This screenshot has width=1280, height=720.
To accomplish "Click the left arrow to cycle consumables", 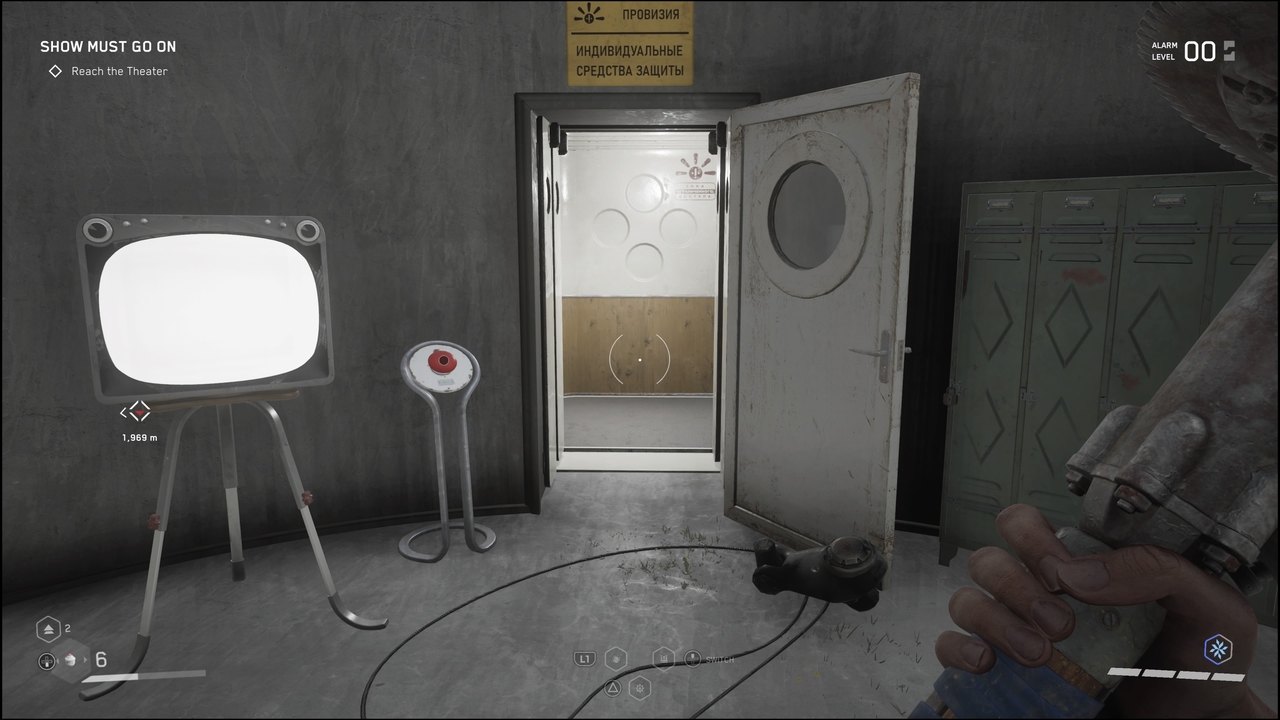I will (x=58, y=661).
